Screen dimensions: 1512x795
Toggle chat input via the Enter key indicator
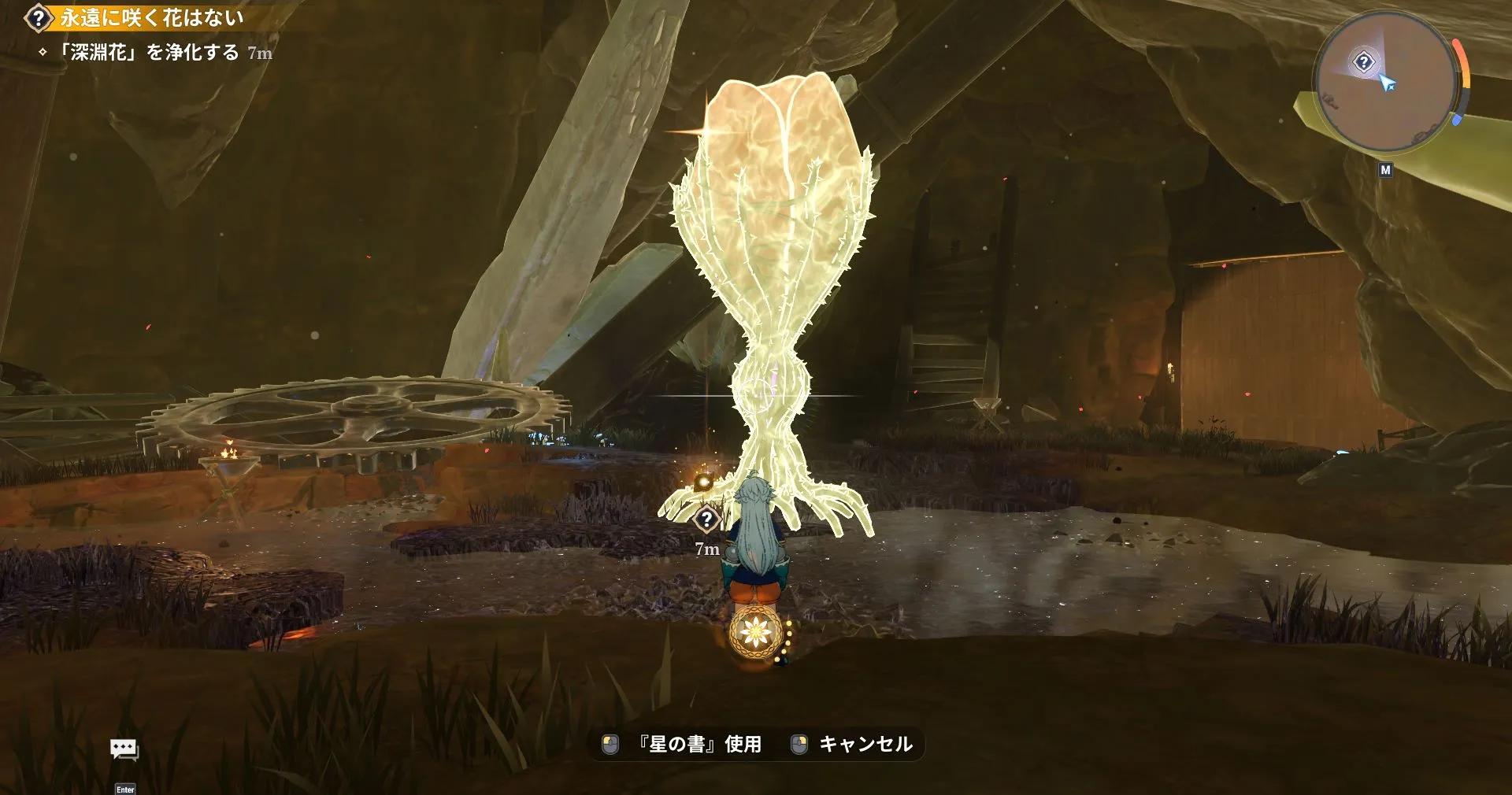click(x=126, y=789)
